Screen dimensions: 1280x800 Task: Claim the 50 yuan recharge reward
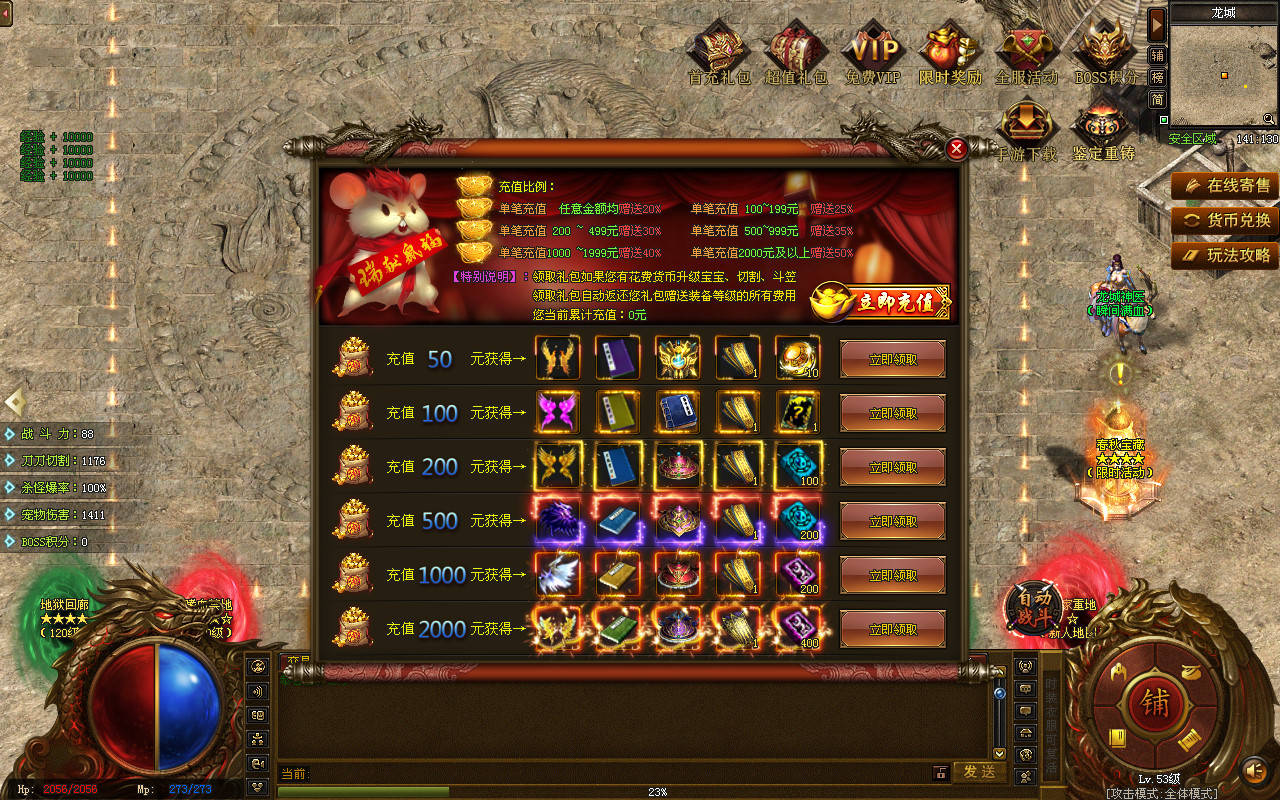tap(892, 359)
